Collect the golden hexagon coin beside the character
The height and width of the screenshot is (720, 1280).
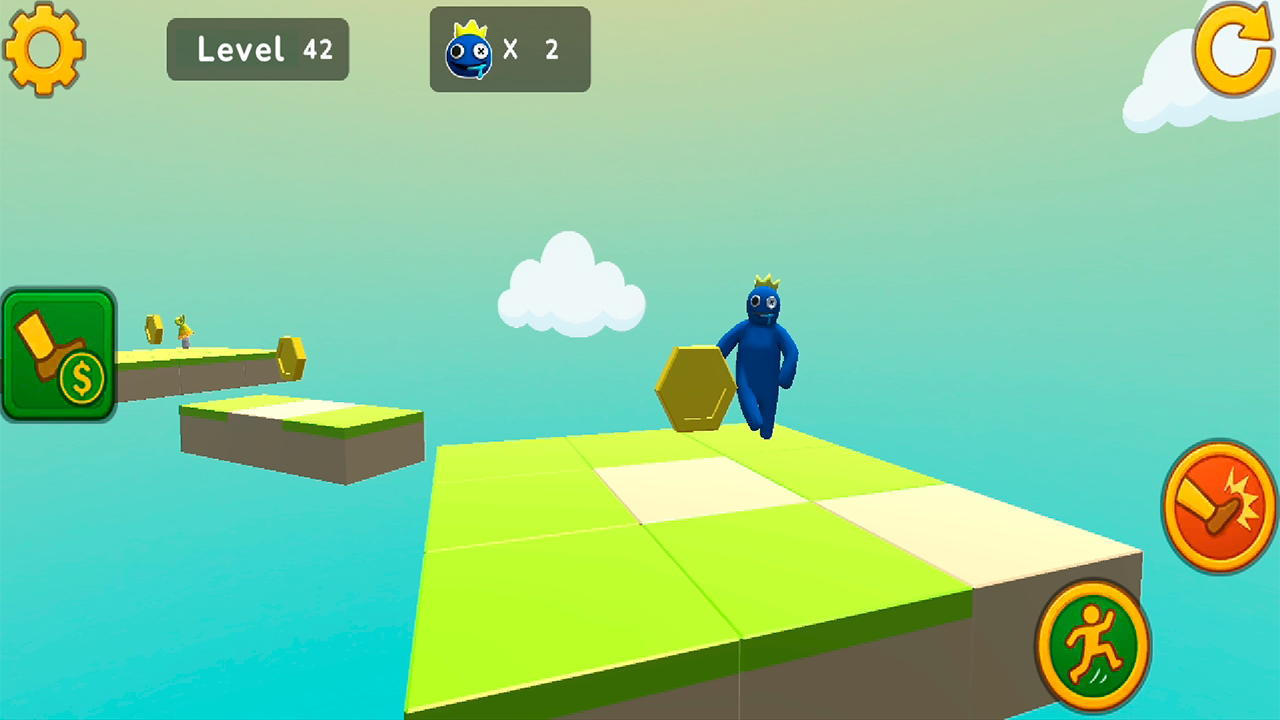[x=697, y=388]
